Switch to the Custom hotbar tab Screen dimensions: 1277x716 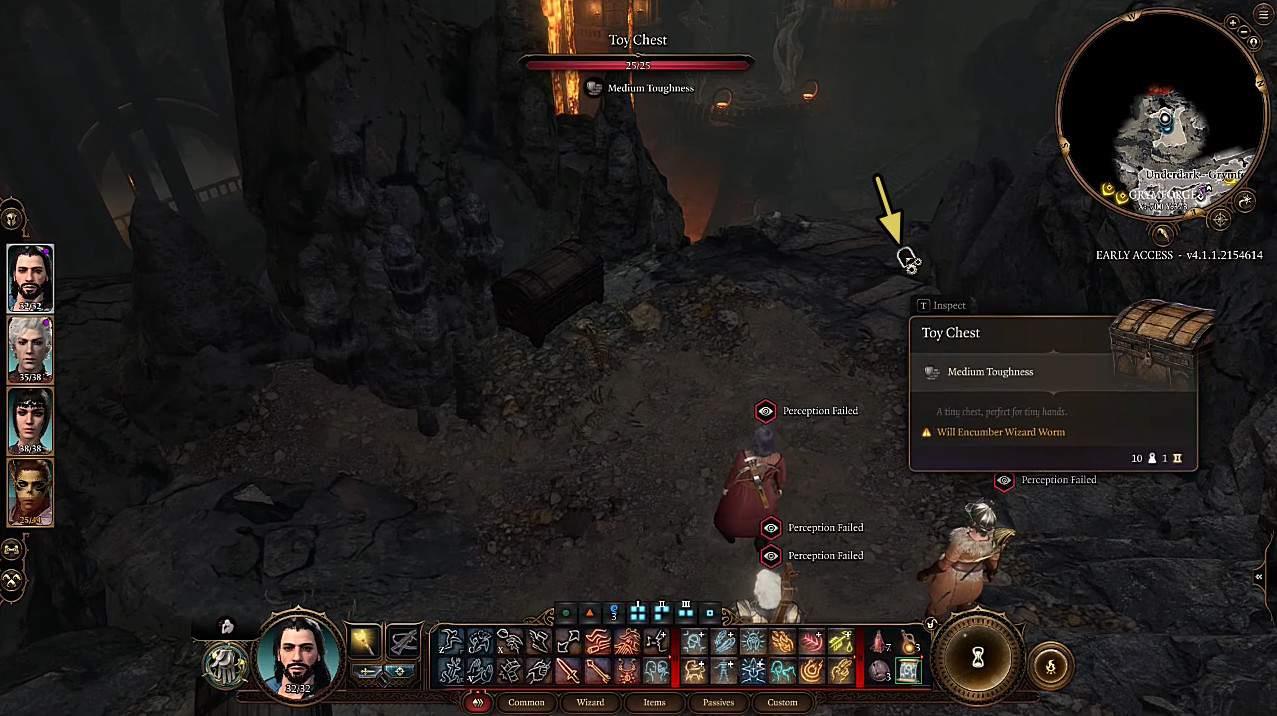(782, 702)
